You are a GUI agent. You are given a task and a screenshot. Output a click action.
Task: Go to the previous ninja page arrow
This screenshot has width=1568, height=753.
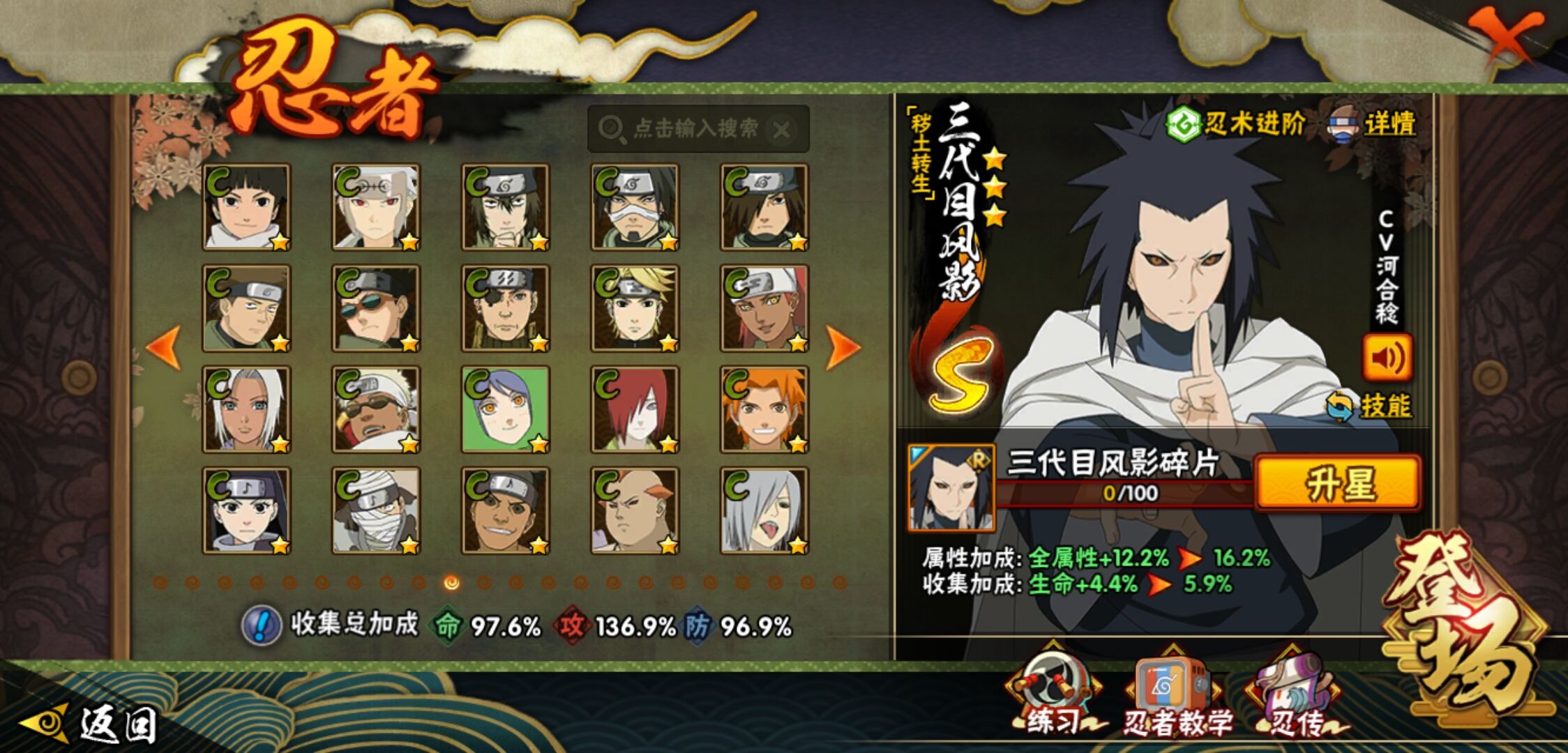coord(164,347)
